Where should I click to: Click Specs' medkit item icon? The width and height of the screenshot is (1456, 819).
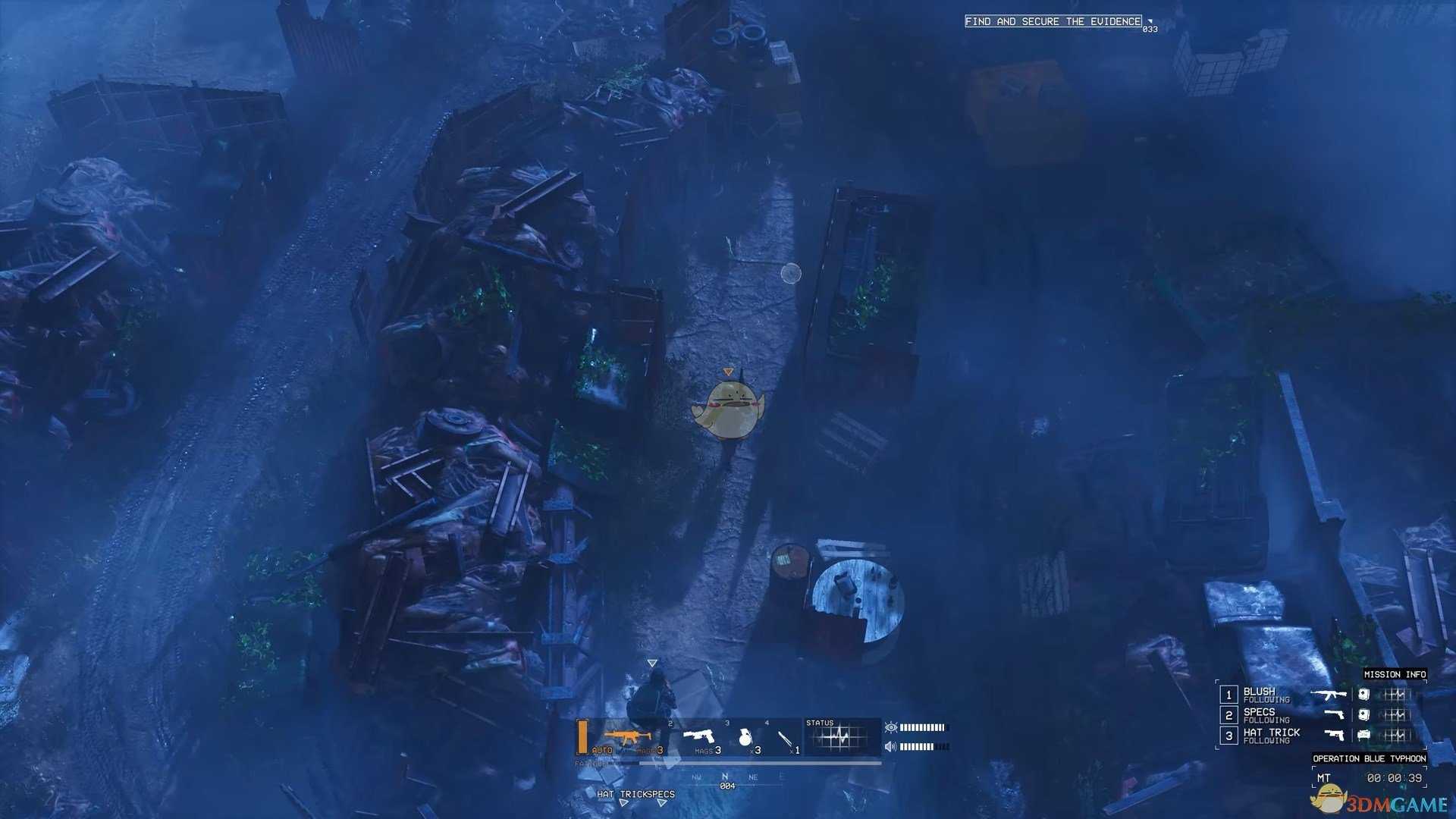pyautogui.click(x=1363, y=714)
